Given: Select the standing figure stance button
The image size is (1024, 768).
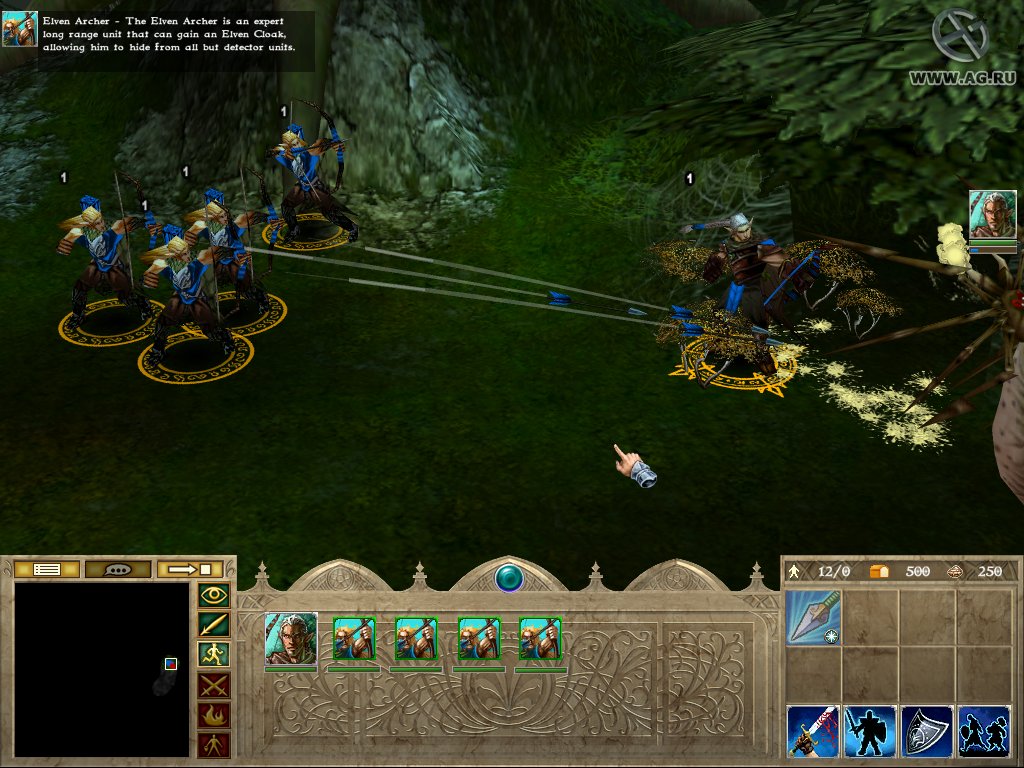Looking at the screenshot, I should [x=215, y=744].
